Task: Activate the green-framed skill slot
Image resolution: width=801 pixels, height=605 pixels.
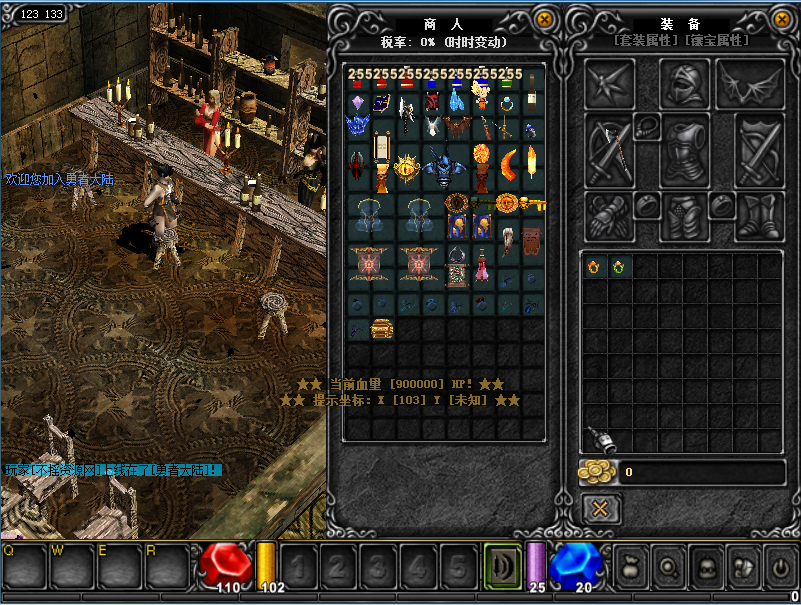Action: [502, 567]
